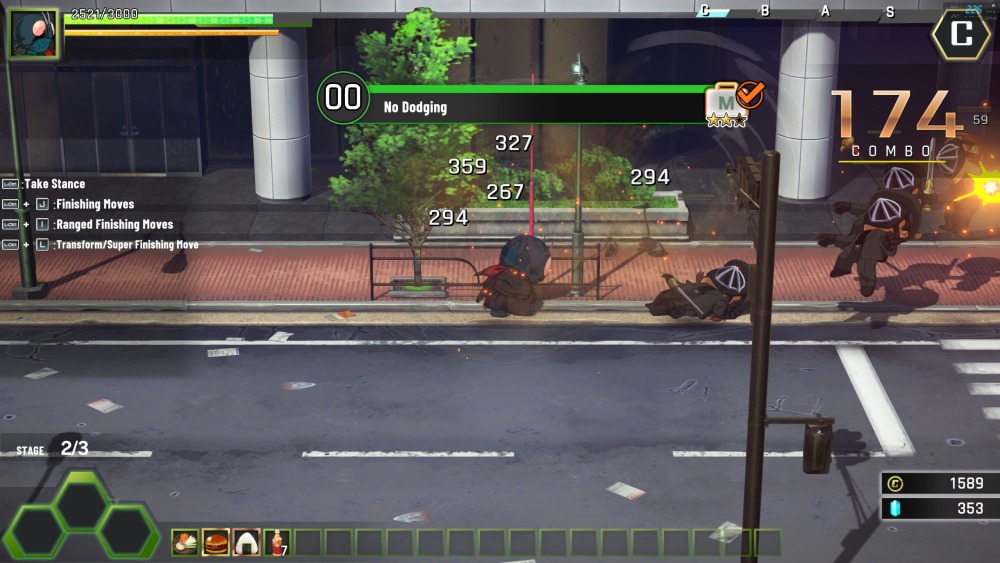Select the vegetable dish item slot
Viewport: 1000px width, 563px height.
(x=185, y=543)
